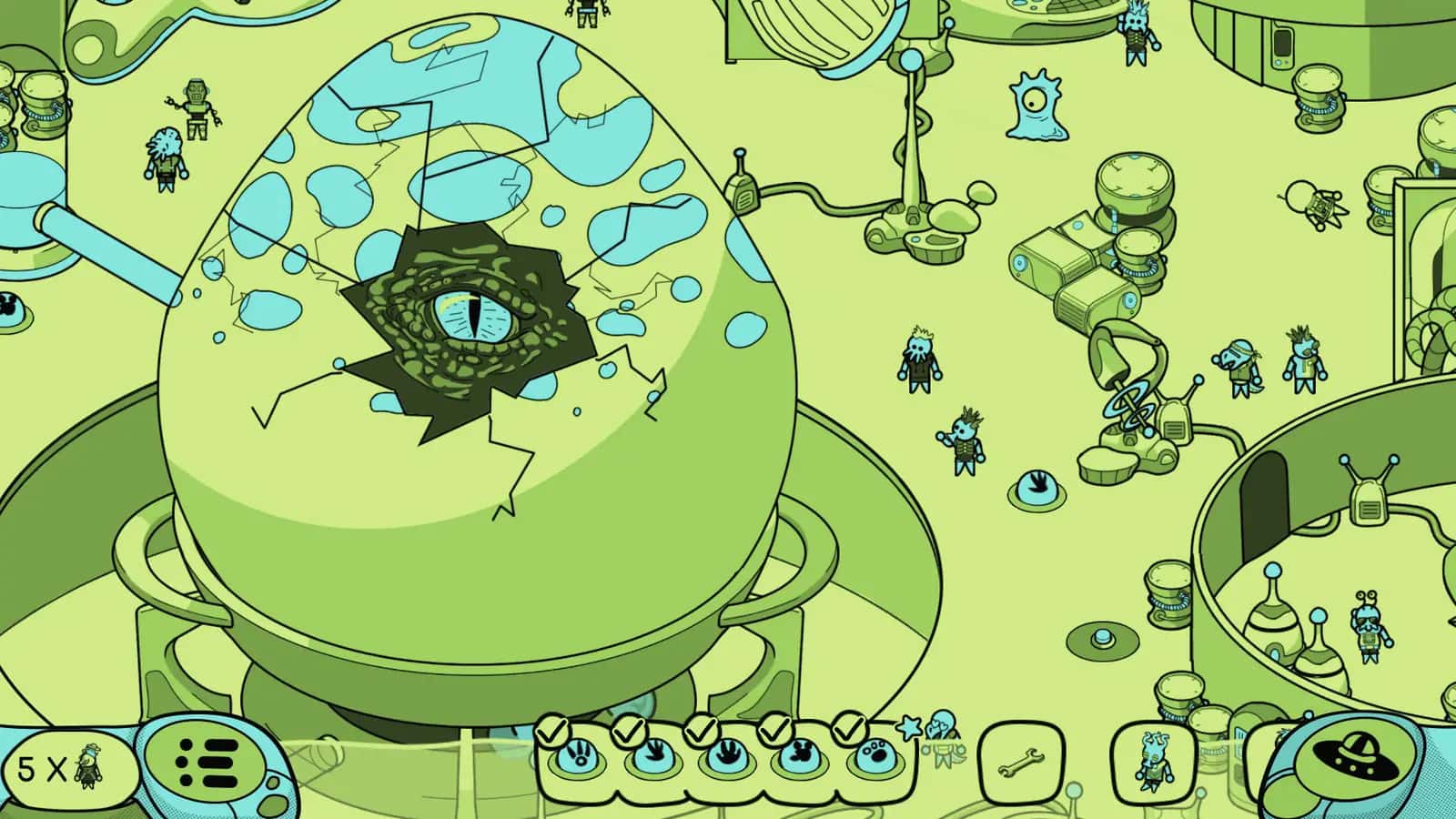Image resolution: width=1456 pixels, height=819 pixels.
Task: Click the alien figure icon beside the wrench
Action: [1152, 760]
